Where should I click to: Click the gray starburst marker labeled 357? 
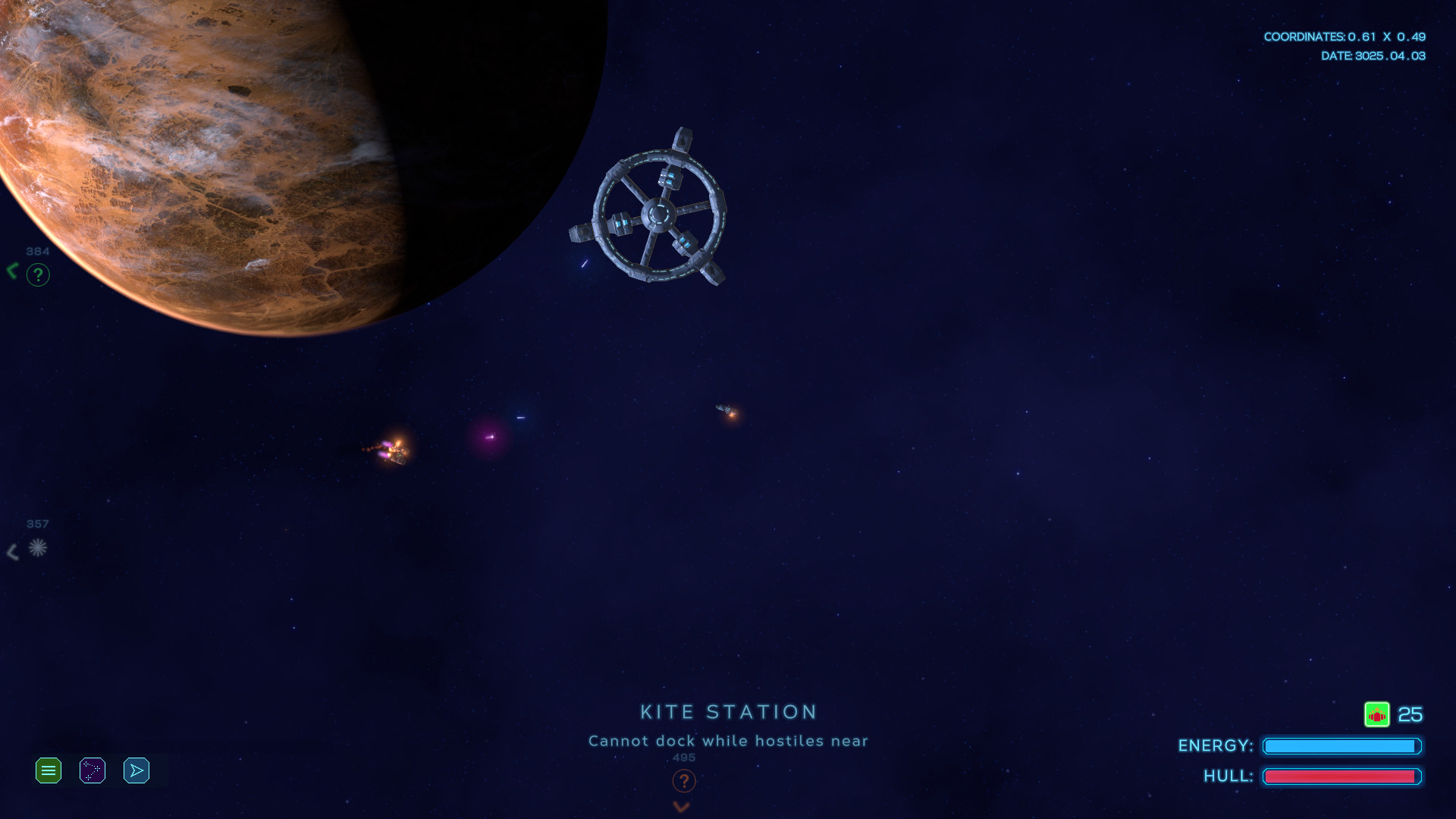coord(38,549)
